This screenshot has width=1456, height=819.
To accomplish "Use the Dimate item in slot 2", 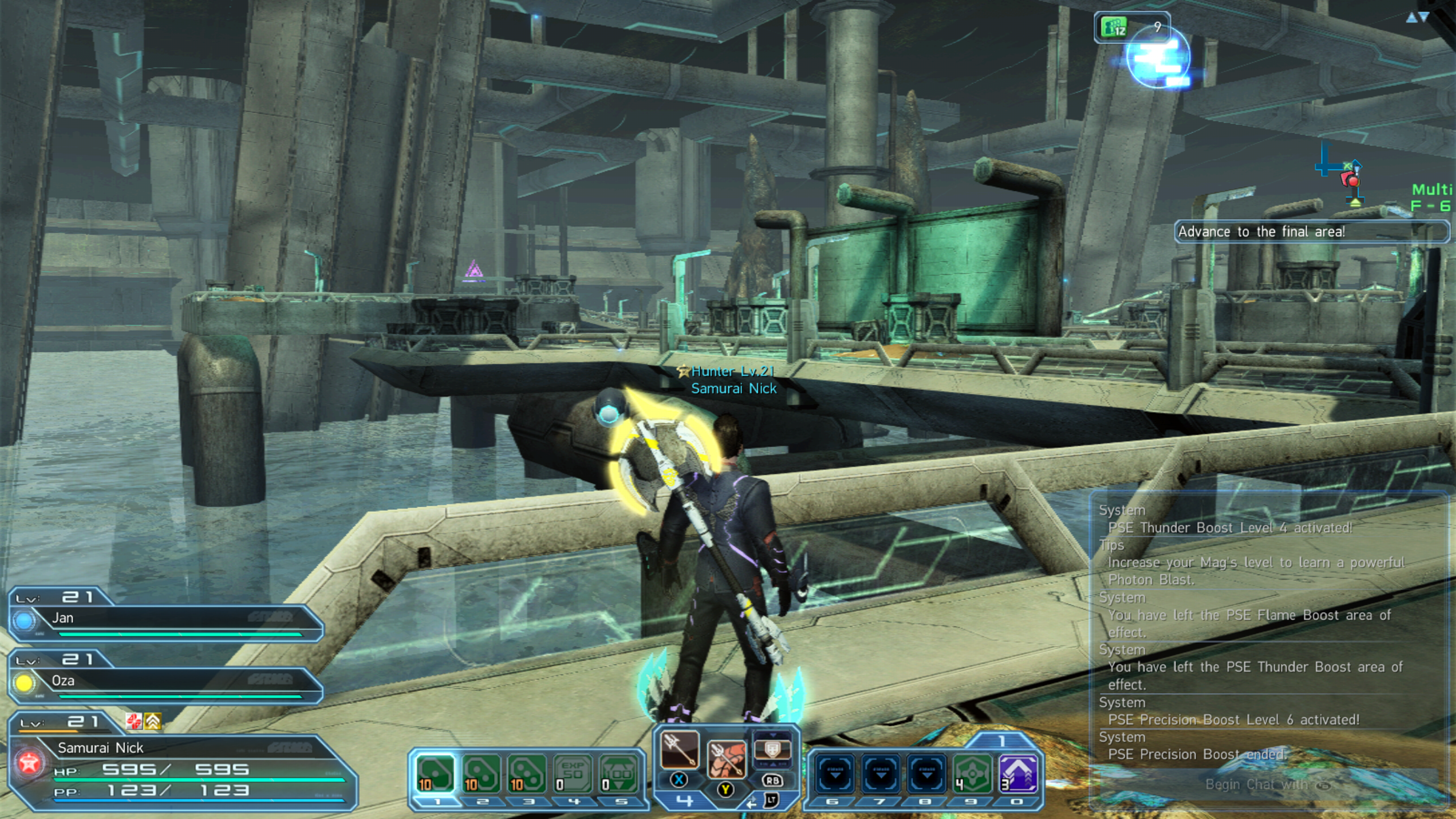I will tap(481, 773).
